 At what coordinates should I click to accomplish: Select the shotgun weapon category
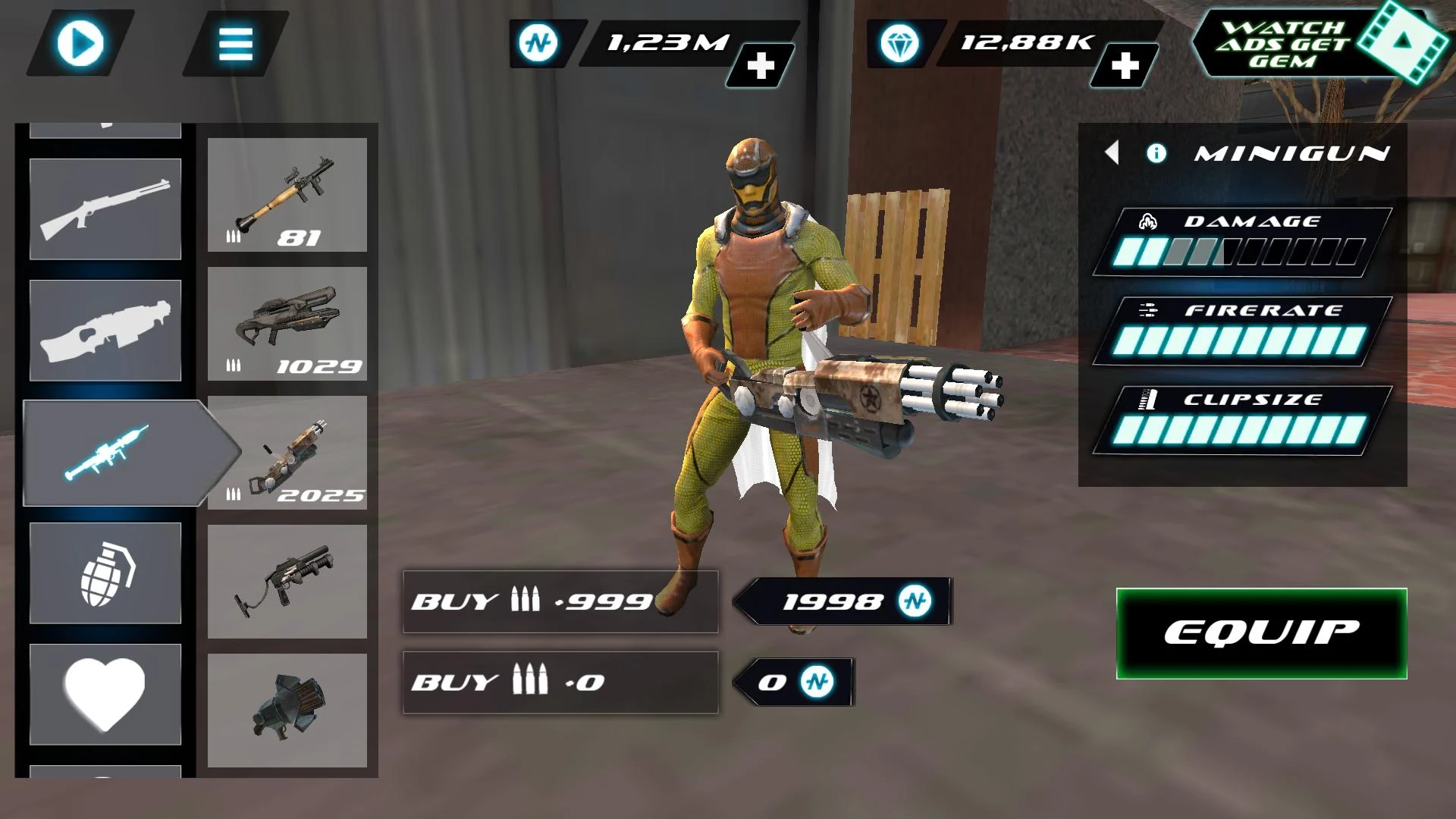point(105,209)
